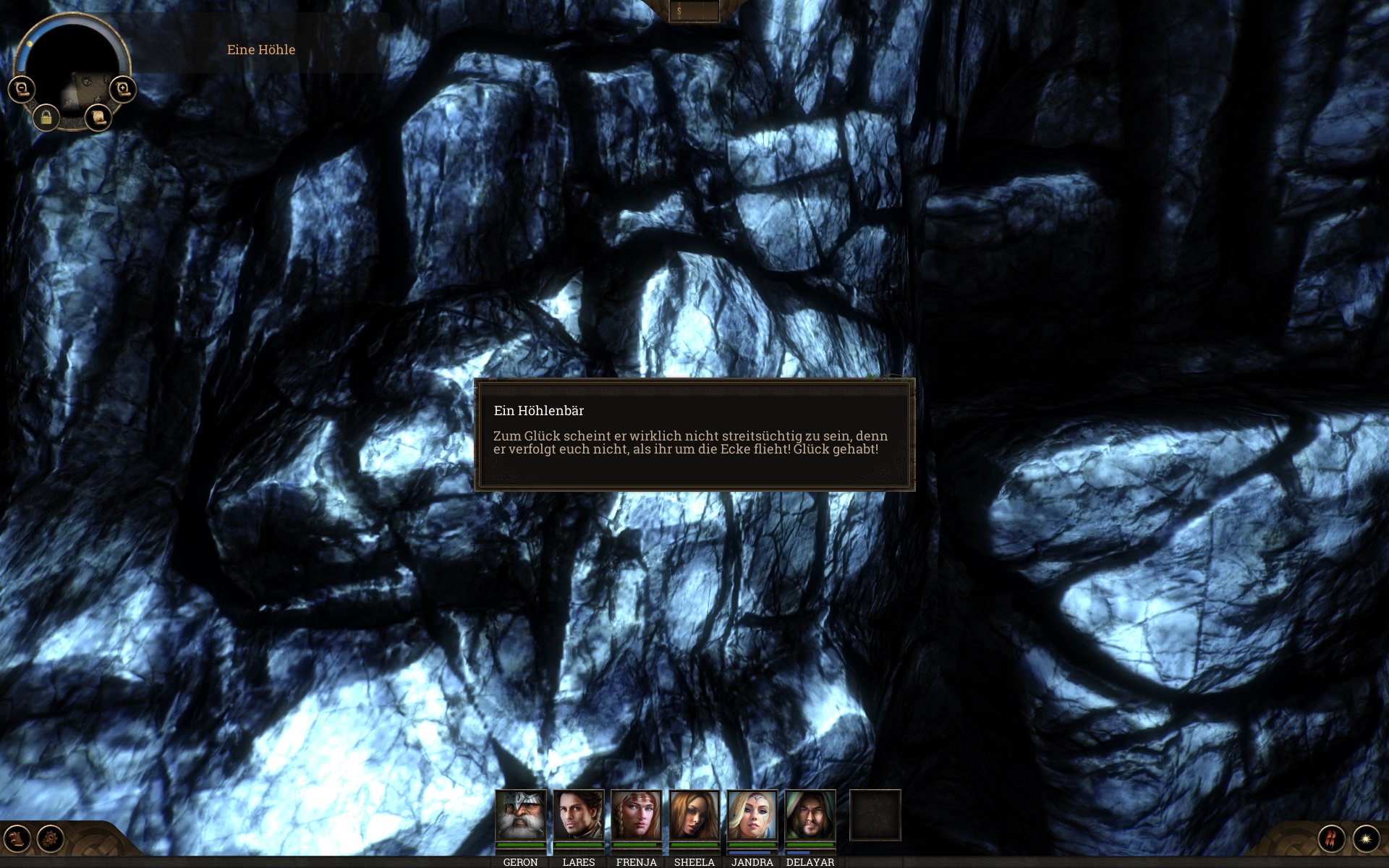Click the red torn-banner icon

1331,839
